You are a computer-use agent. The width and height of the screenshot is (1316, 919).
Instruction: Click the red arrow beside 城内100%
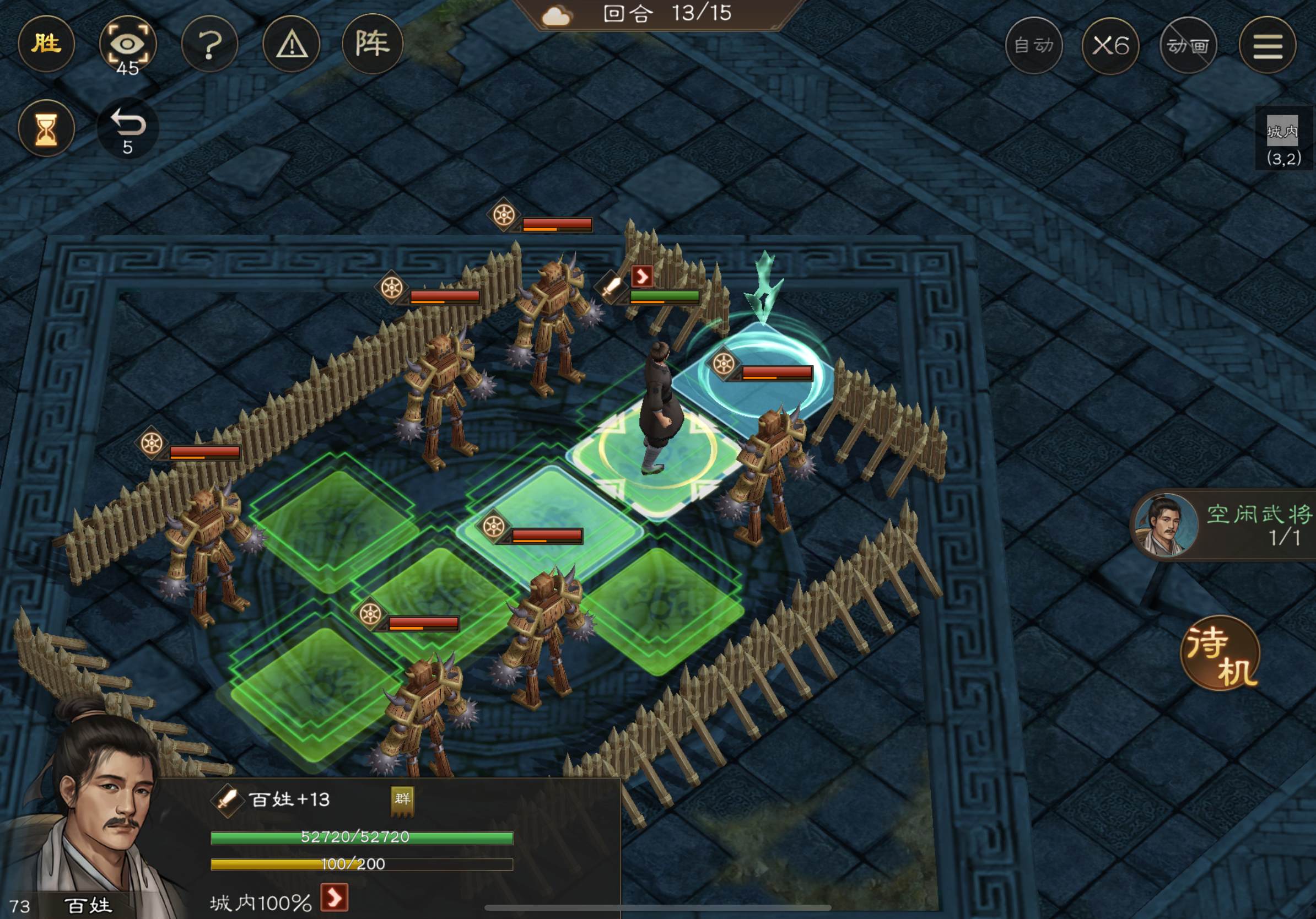pyautogui.click(x=335, y=897)
